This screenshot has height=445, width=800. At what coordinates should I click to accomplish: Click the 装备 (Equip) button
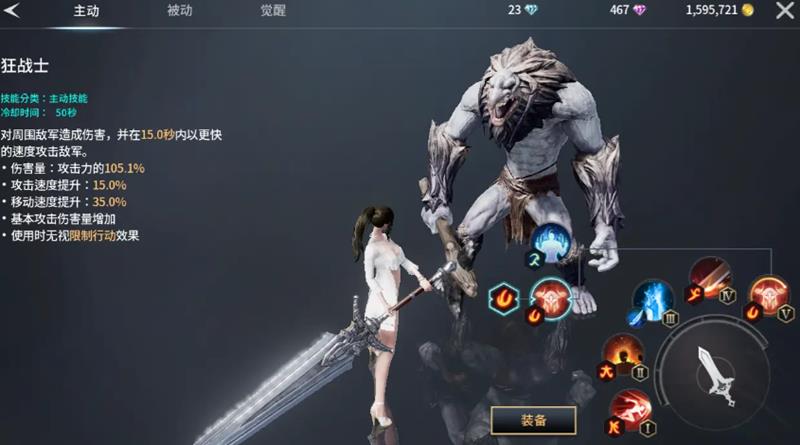pyautogui.click(x=533, y=420)
